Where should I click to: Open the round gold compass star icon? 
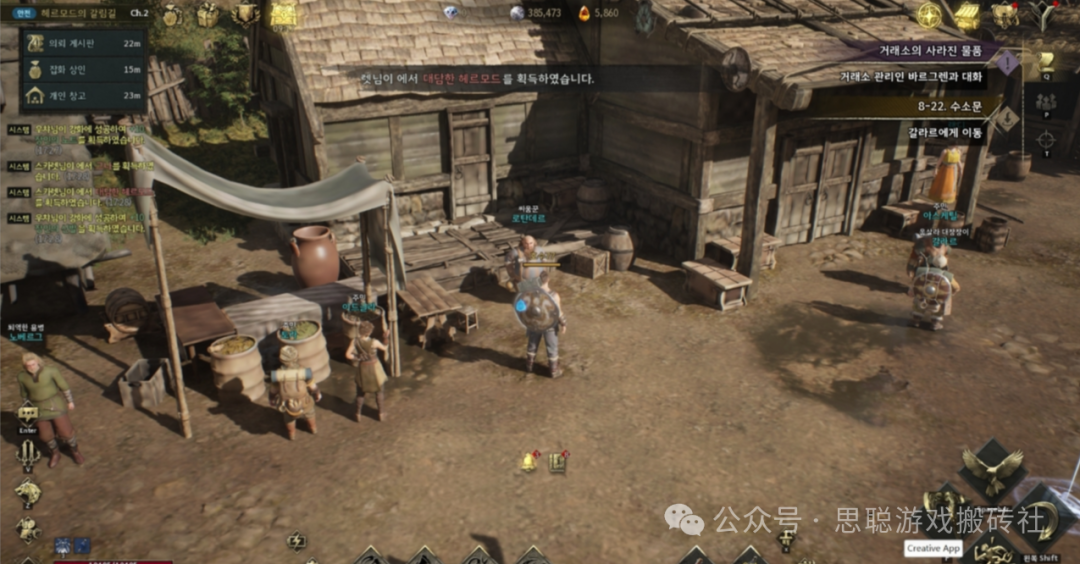pos(930,15)
